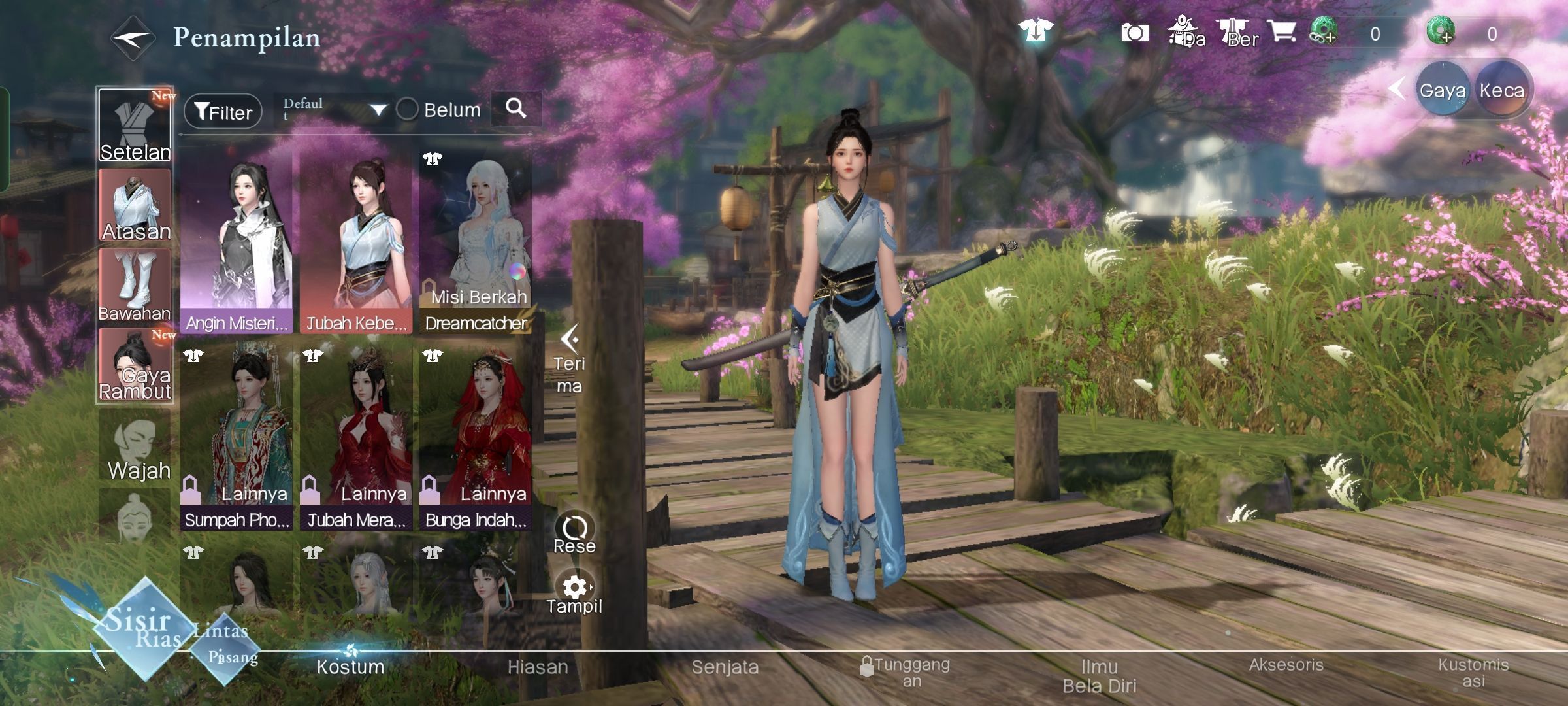Preview the Sumpah Pho costume
Screen dimensions: 1568x706
(237, 438)
